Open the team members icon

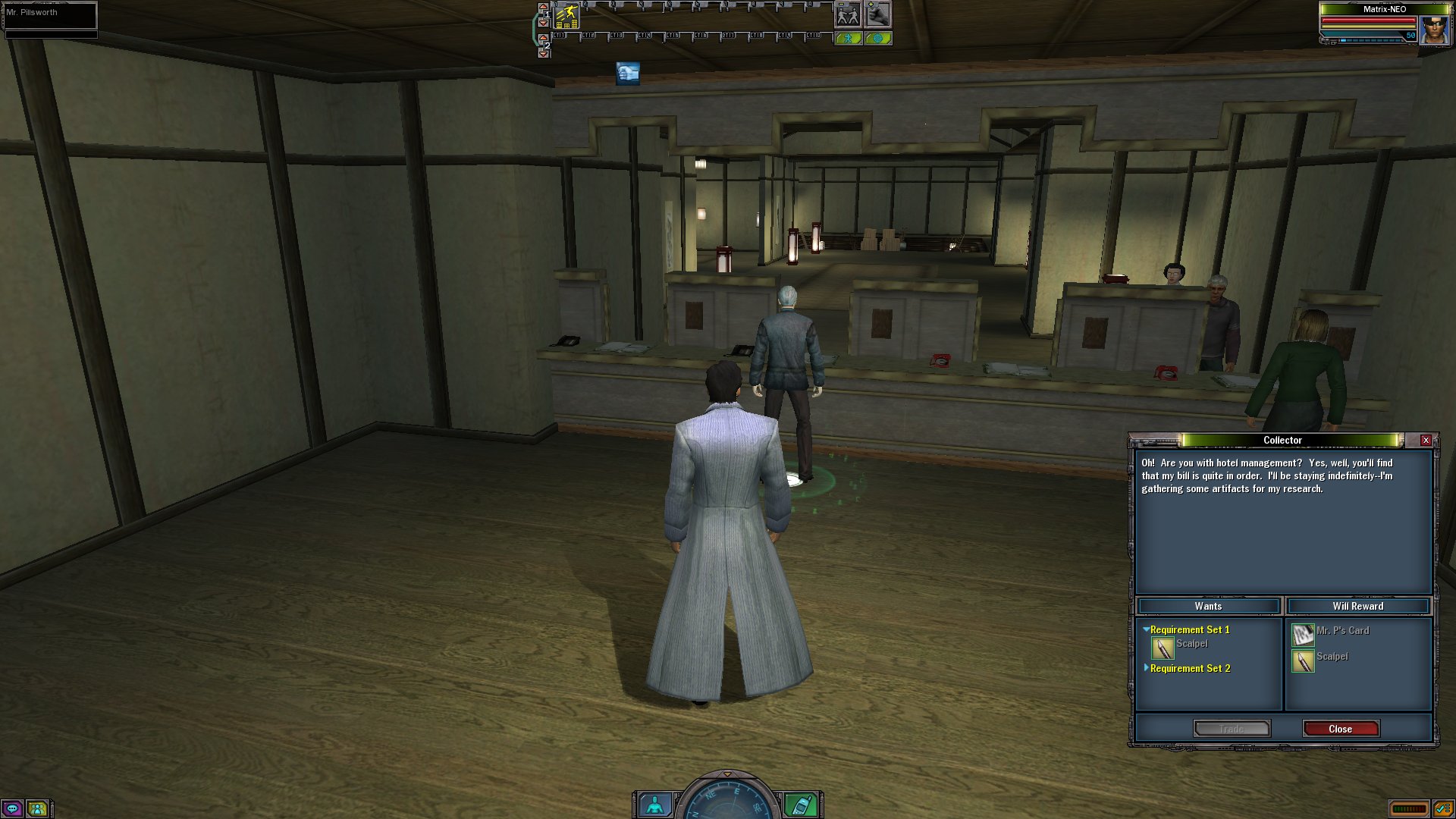(x=37, y=808)
